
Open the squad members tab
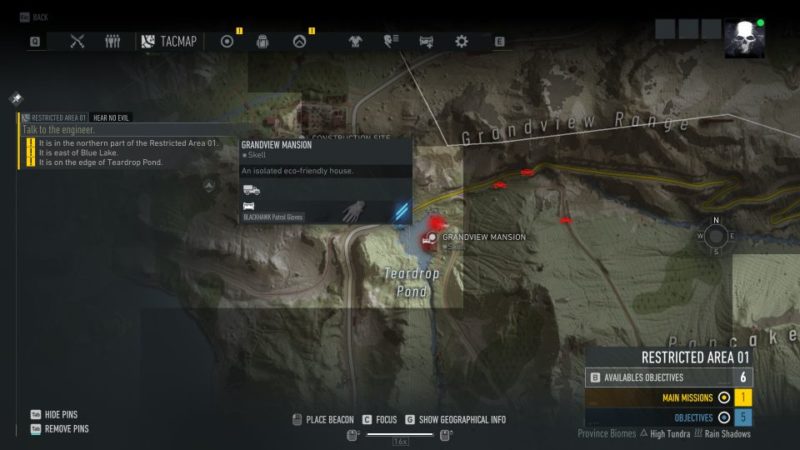point(112,41)
